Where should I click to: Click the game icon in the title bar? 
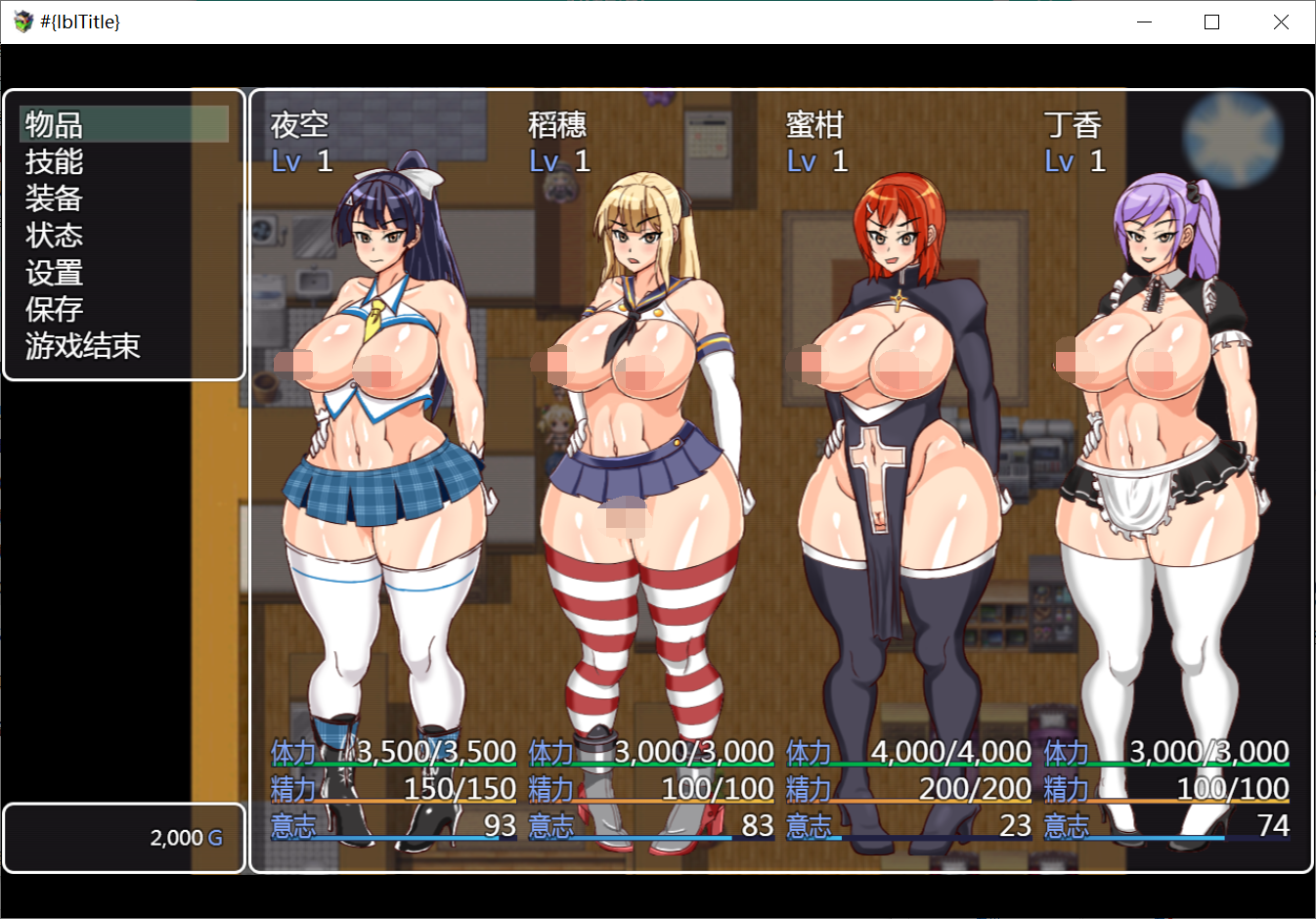coord(20,21)
